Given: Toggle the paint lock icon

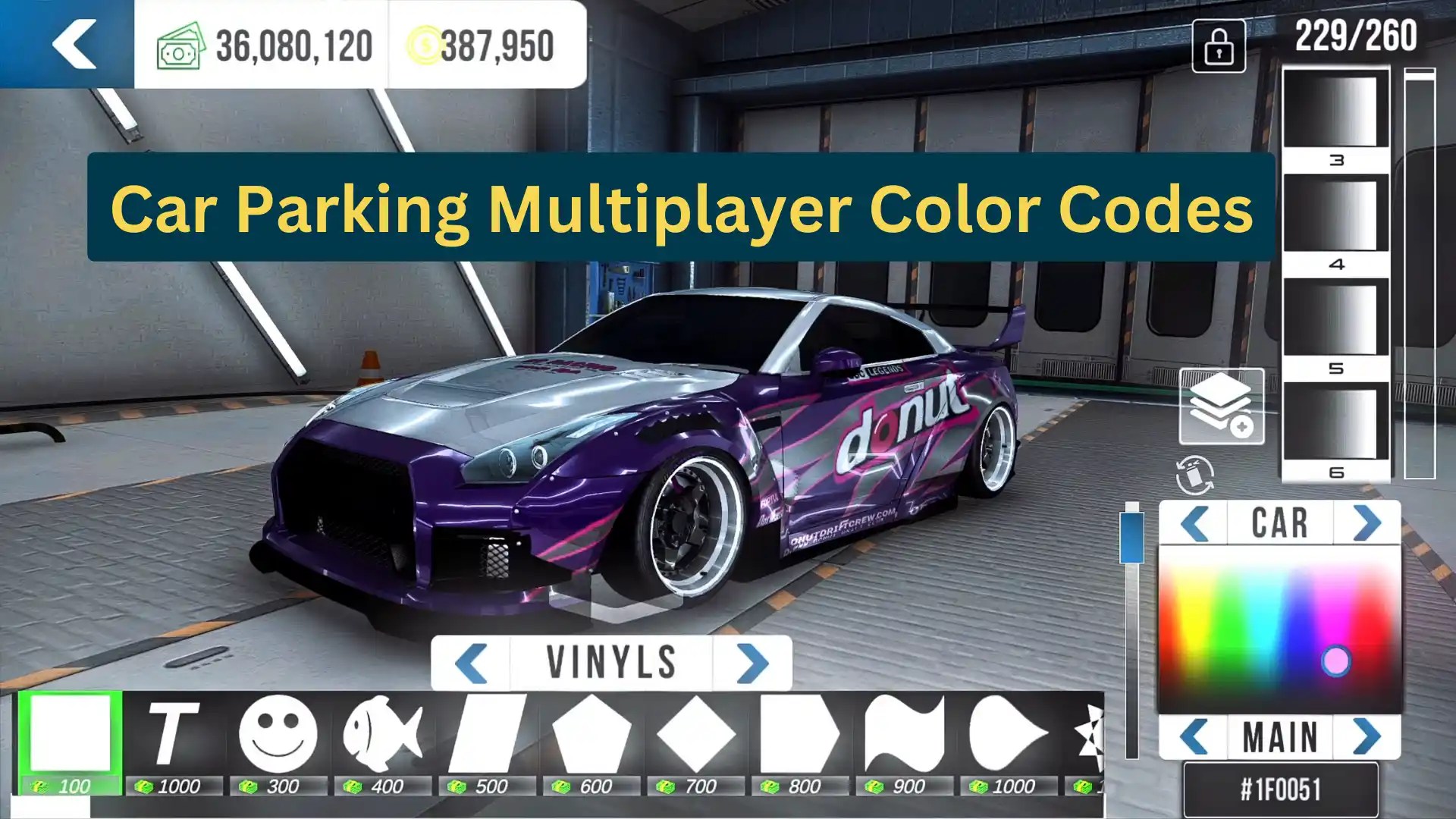Looking at the screenshot, I should pos(1218,47).
